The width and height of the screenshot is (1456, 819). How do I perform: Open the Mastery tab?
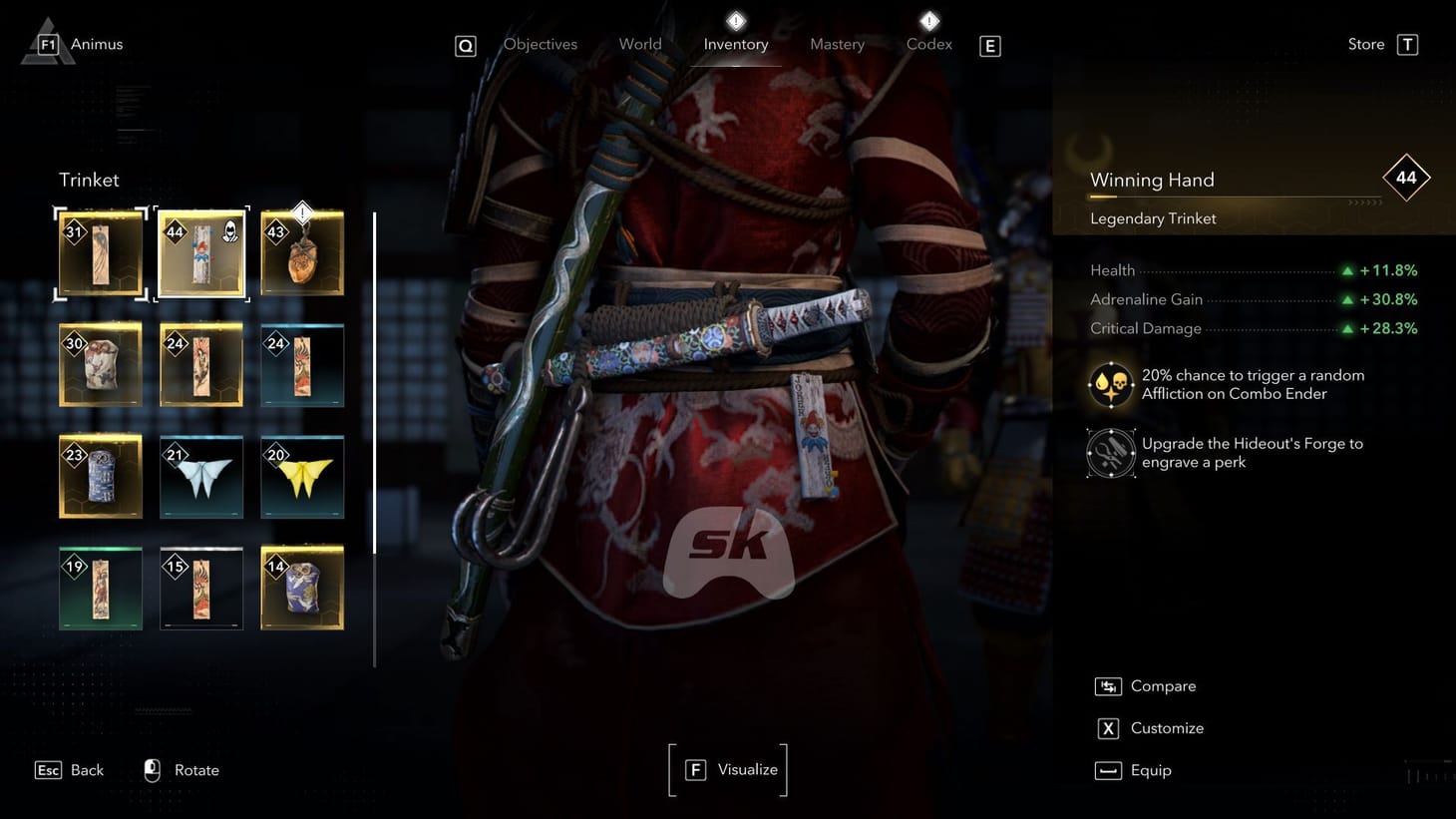tap(837, 44)
